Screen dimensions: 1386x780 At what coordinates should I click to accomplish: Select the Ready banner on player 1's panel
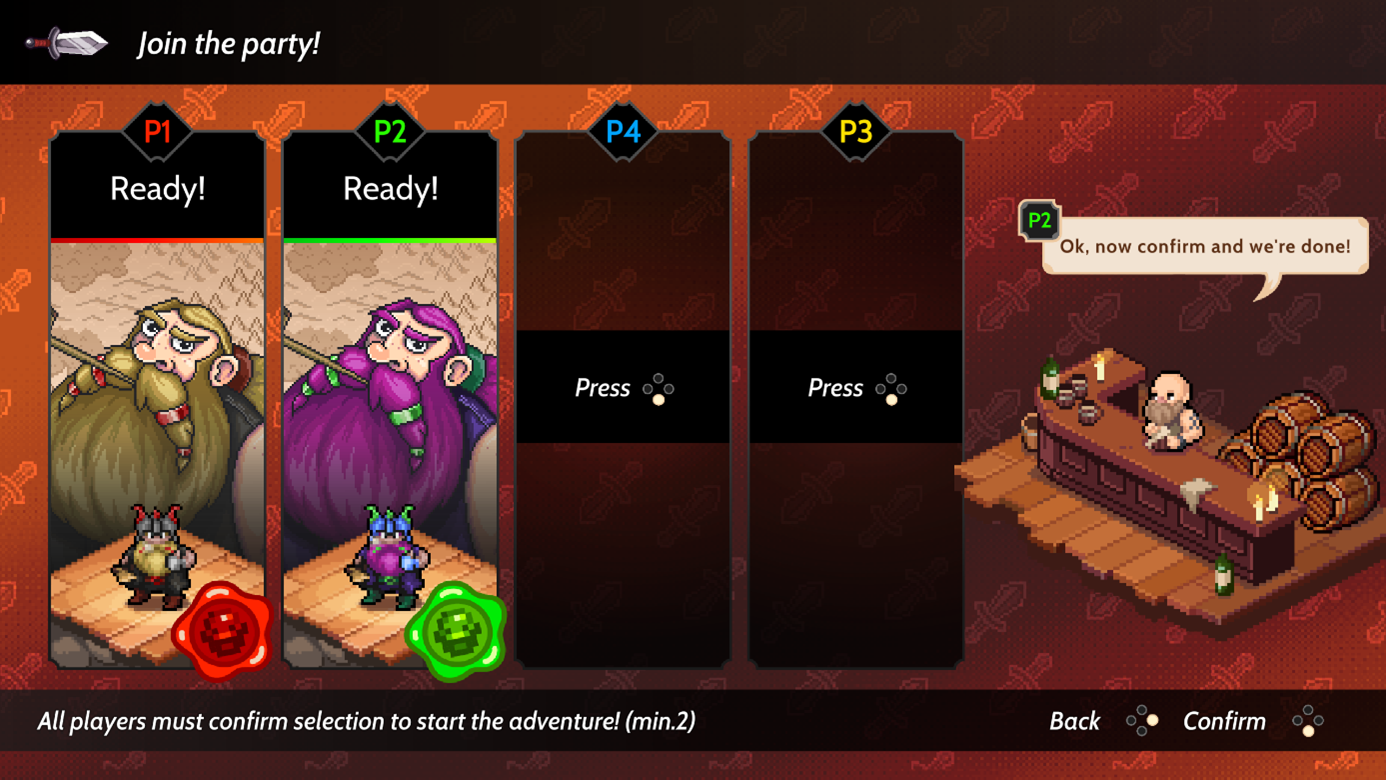157,188
